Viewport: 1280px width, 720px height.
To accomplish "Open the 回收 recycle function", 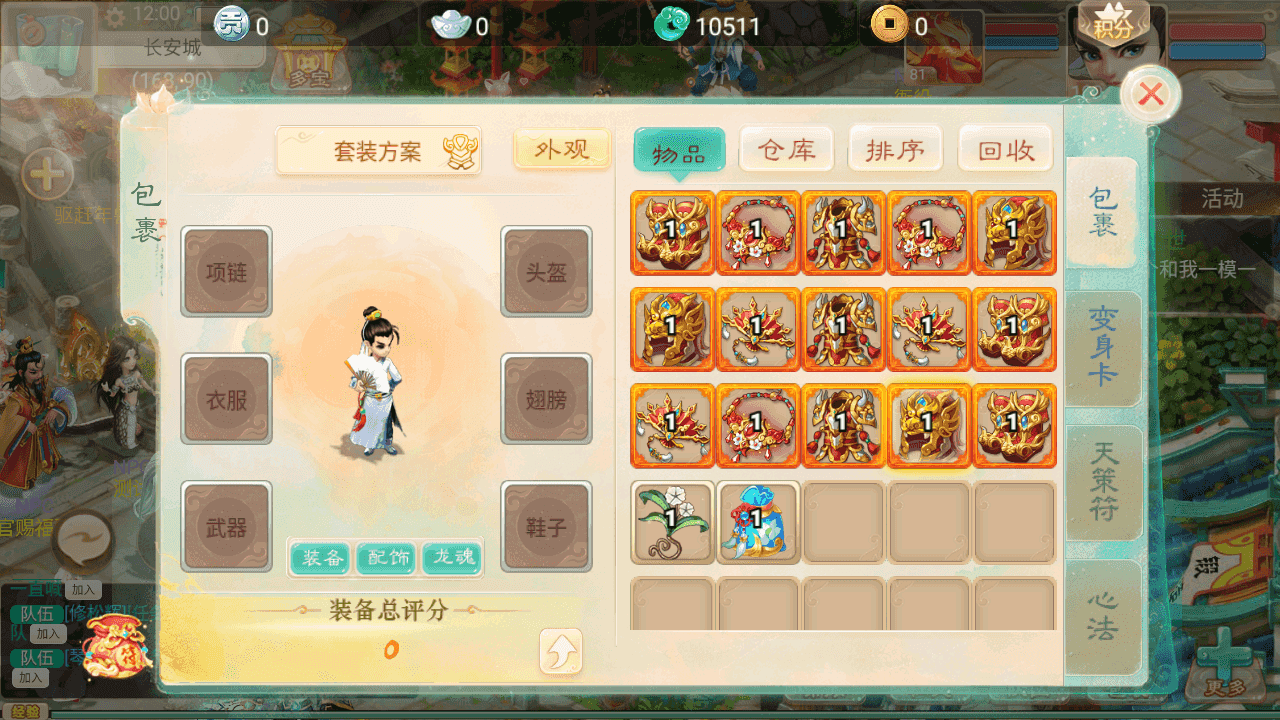I will coord(1005,151).
